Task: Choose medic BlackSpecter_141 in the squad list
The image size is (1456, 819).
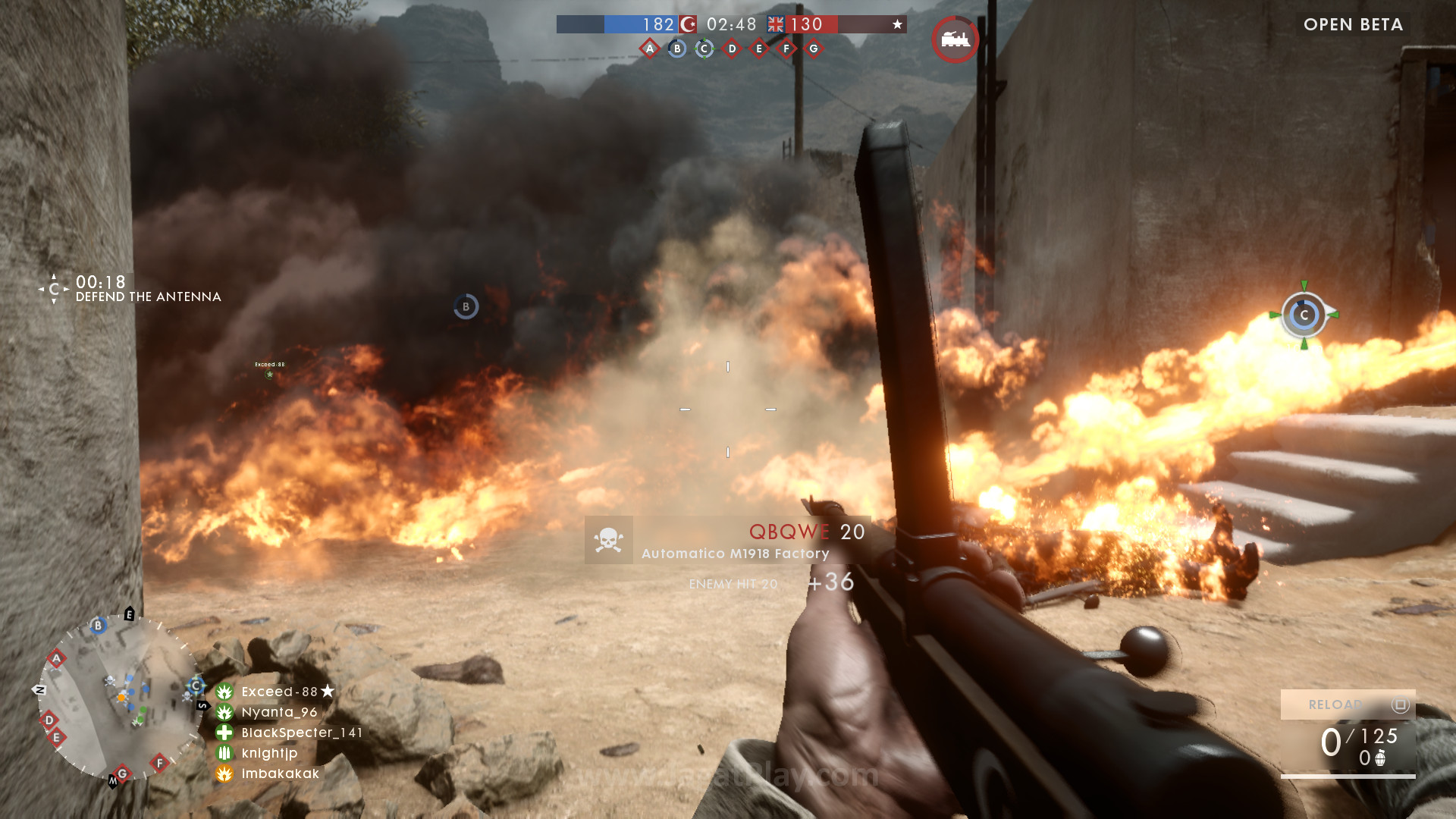Action: click(301, 733)
